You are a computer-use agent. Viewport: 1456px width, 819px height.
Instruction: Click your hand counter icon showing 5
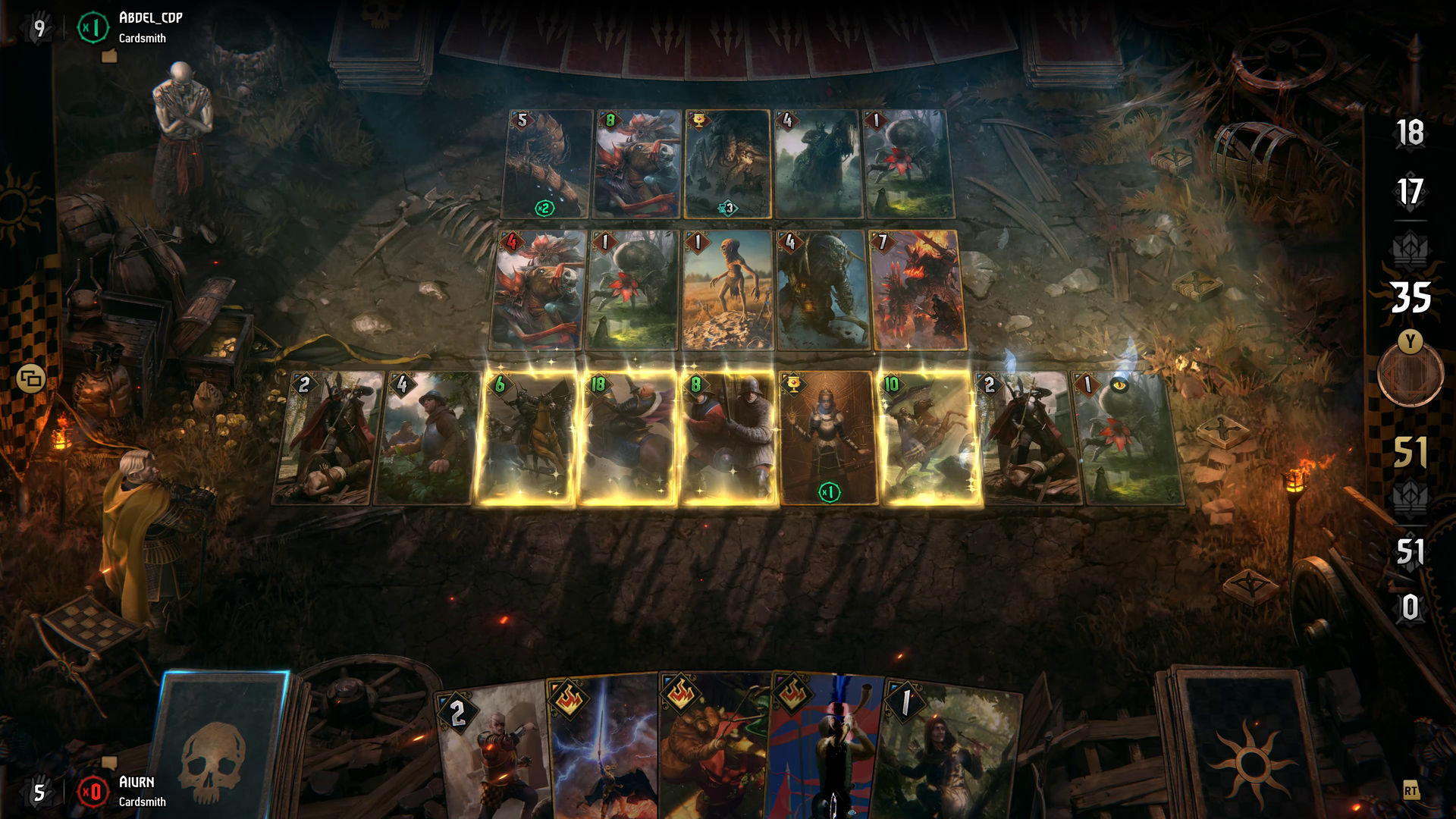[x=38, y=792]
